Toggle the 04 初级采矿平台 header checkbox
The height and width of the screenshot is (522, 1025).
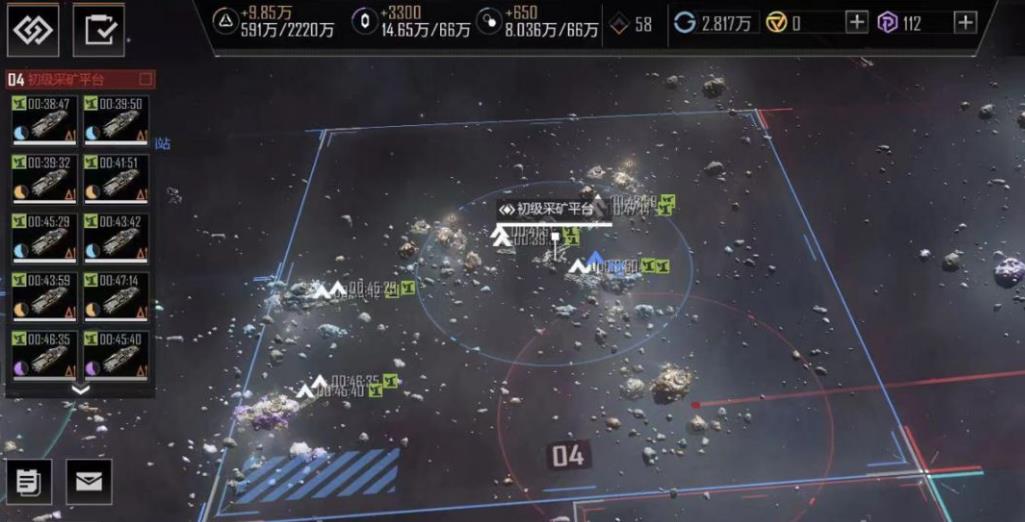coord(146,78)
